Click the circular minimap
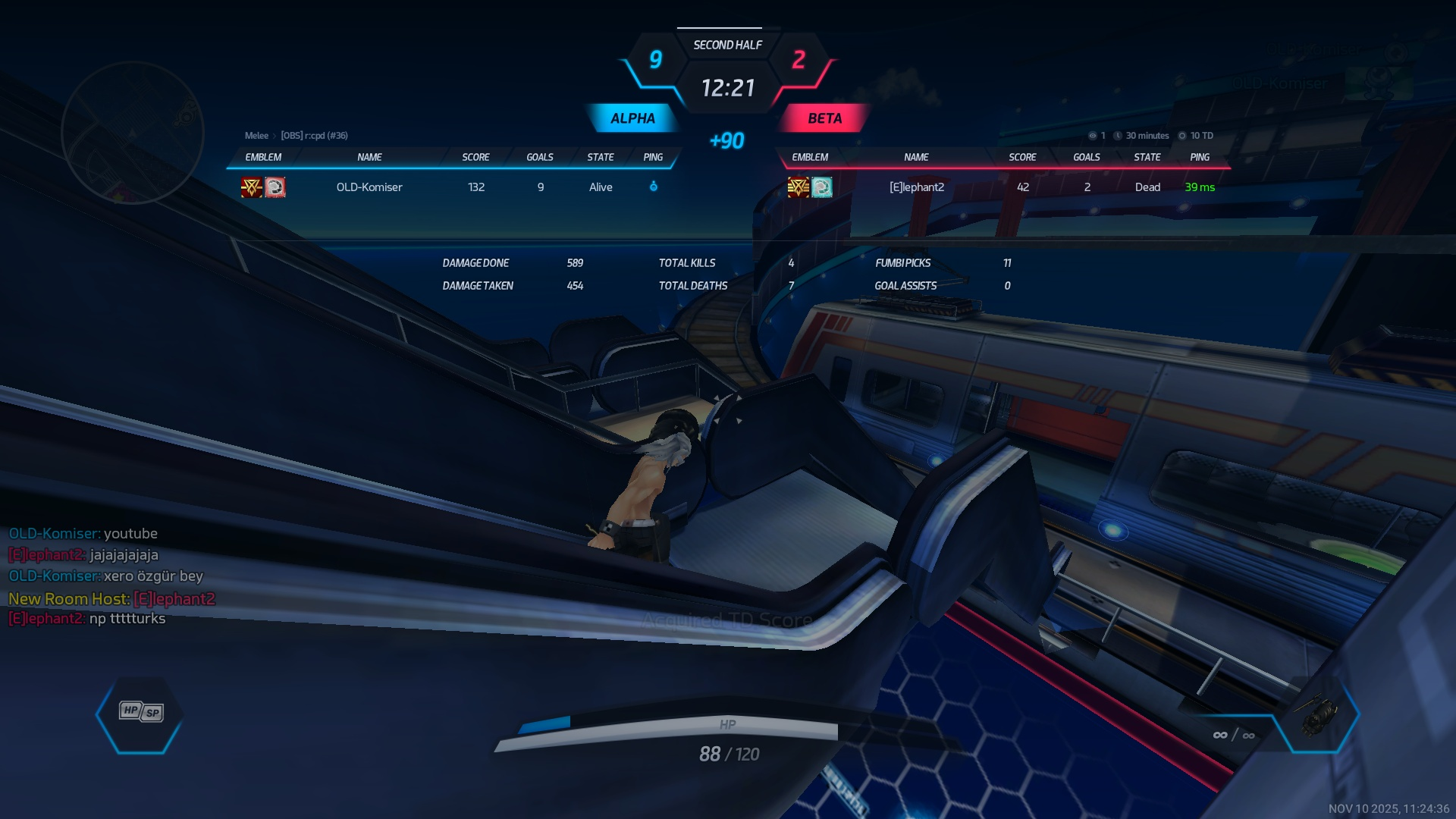The image size is (1456, 819). point(133,133)
